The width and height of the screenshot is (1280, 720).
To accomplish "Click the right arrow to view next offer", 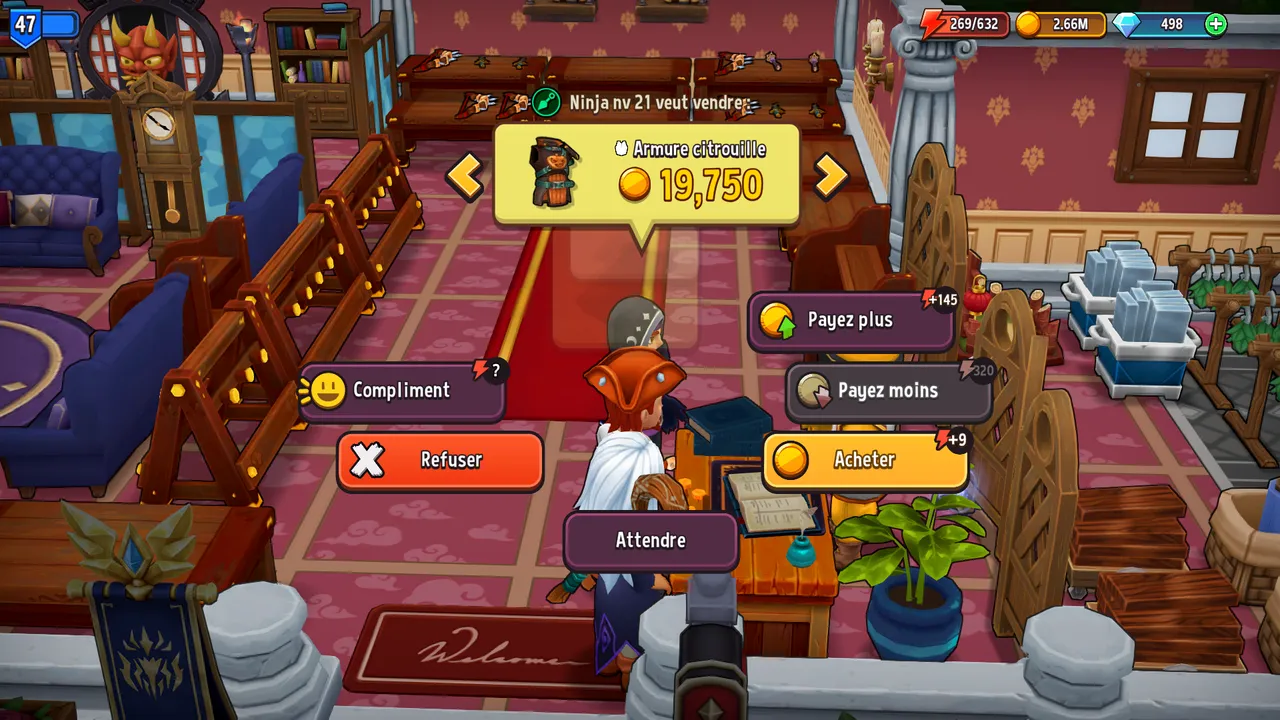I will point(831,178).
